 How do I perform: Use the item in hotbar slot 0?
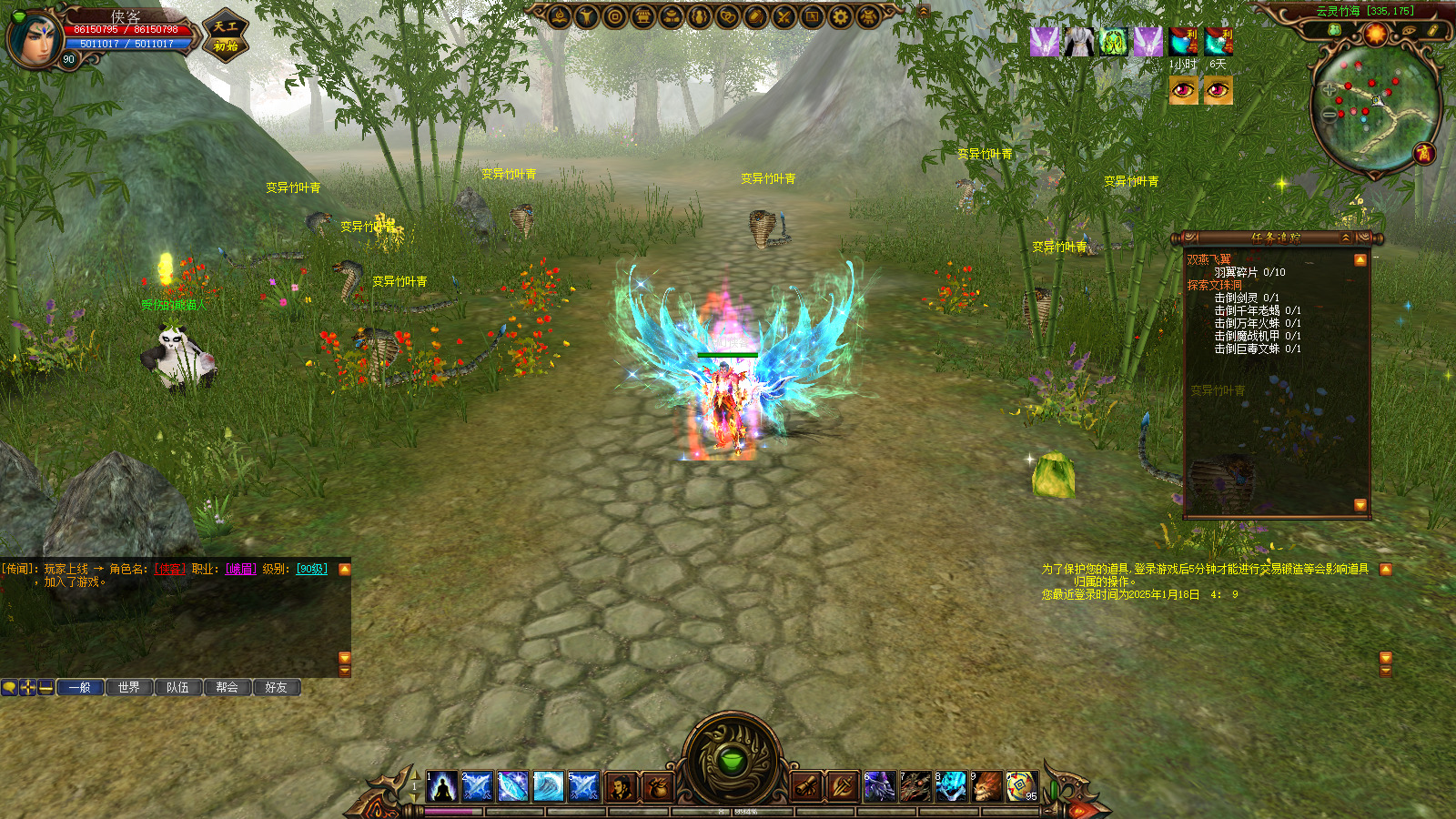[1021, 786]
